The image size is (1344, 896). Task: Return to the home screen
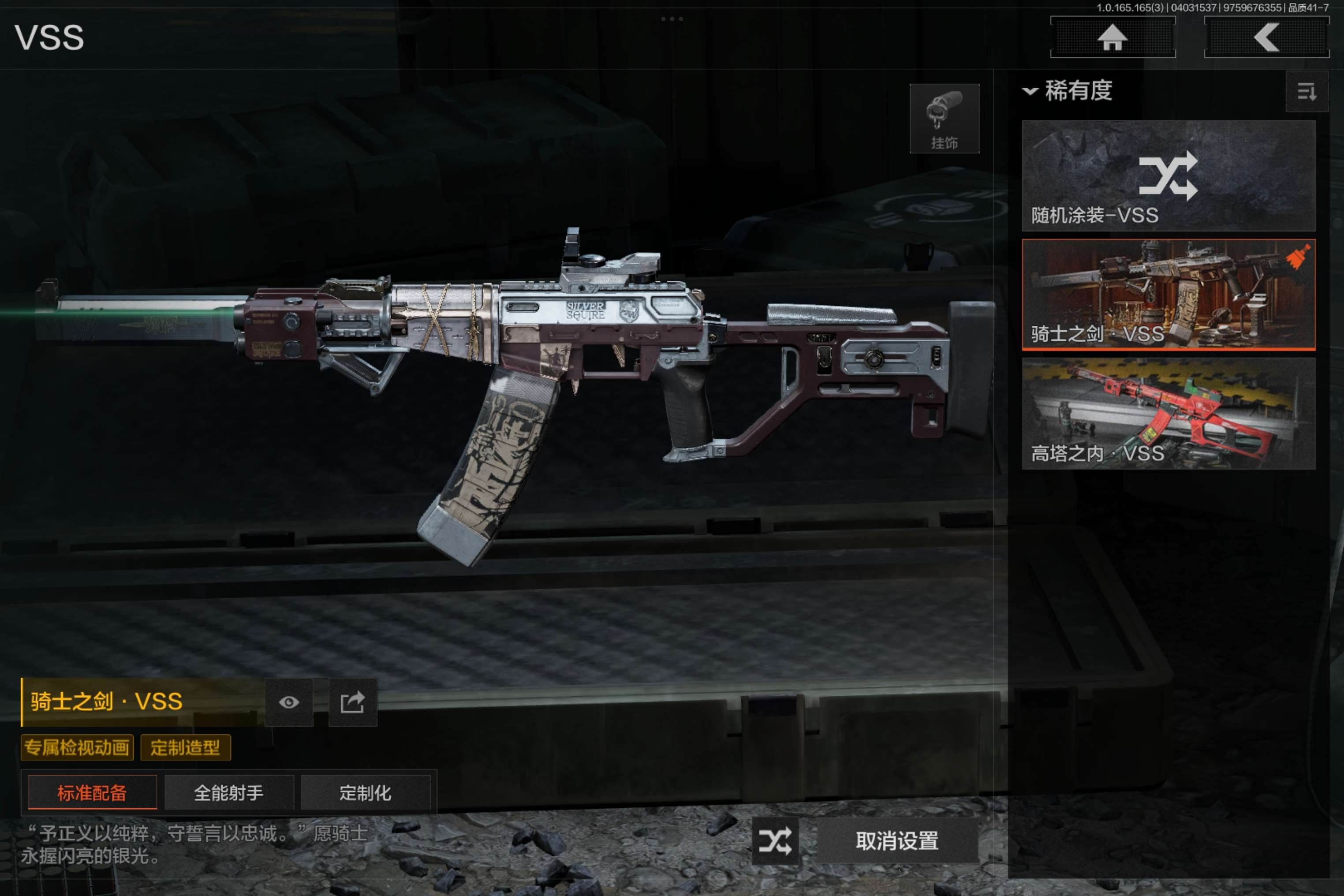tap(1112, 38)
